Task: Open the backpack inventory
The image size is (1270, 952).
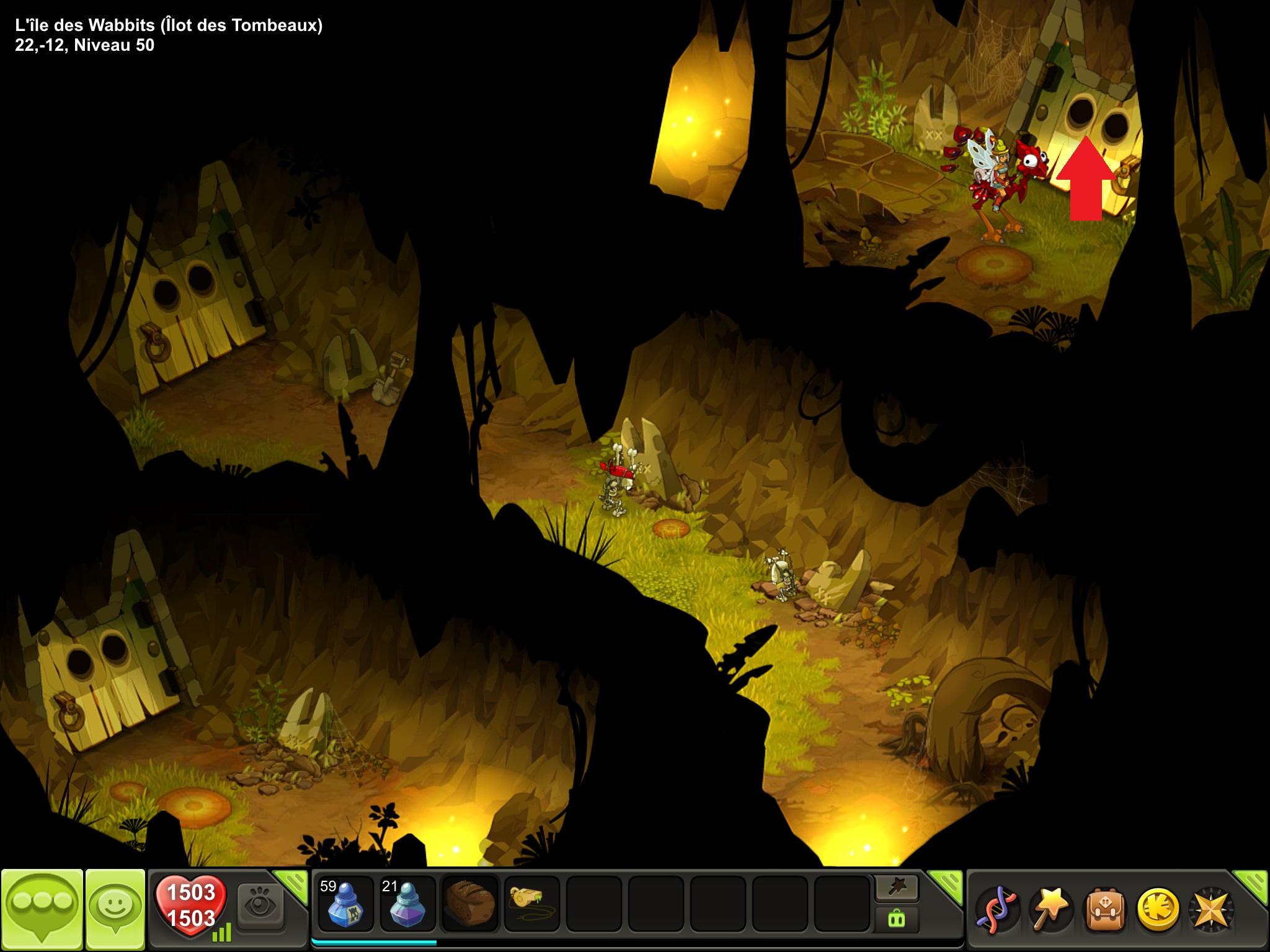Action: click(1104, 909)
